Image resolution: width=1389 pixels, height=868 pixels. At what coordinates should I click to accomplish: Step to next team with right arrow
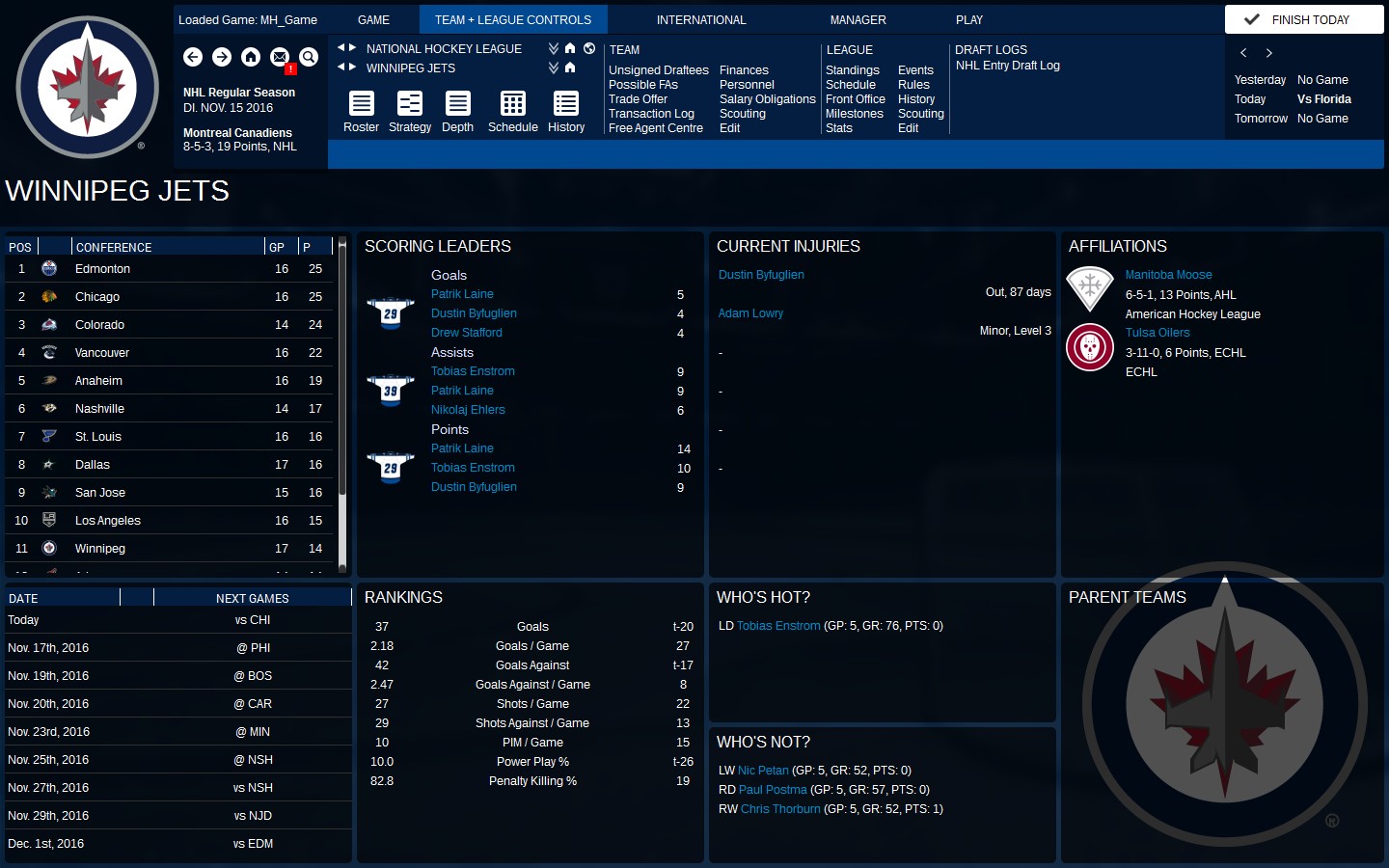(353, 68)
